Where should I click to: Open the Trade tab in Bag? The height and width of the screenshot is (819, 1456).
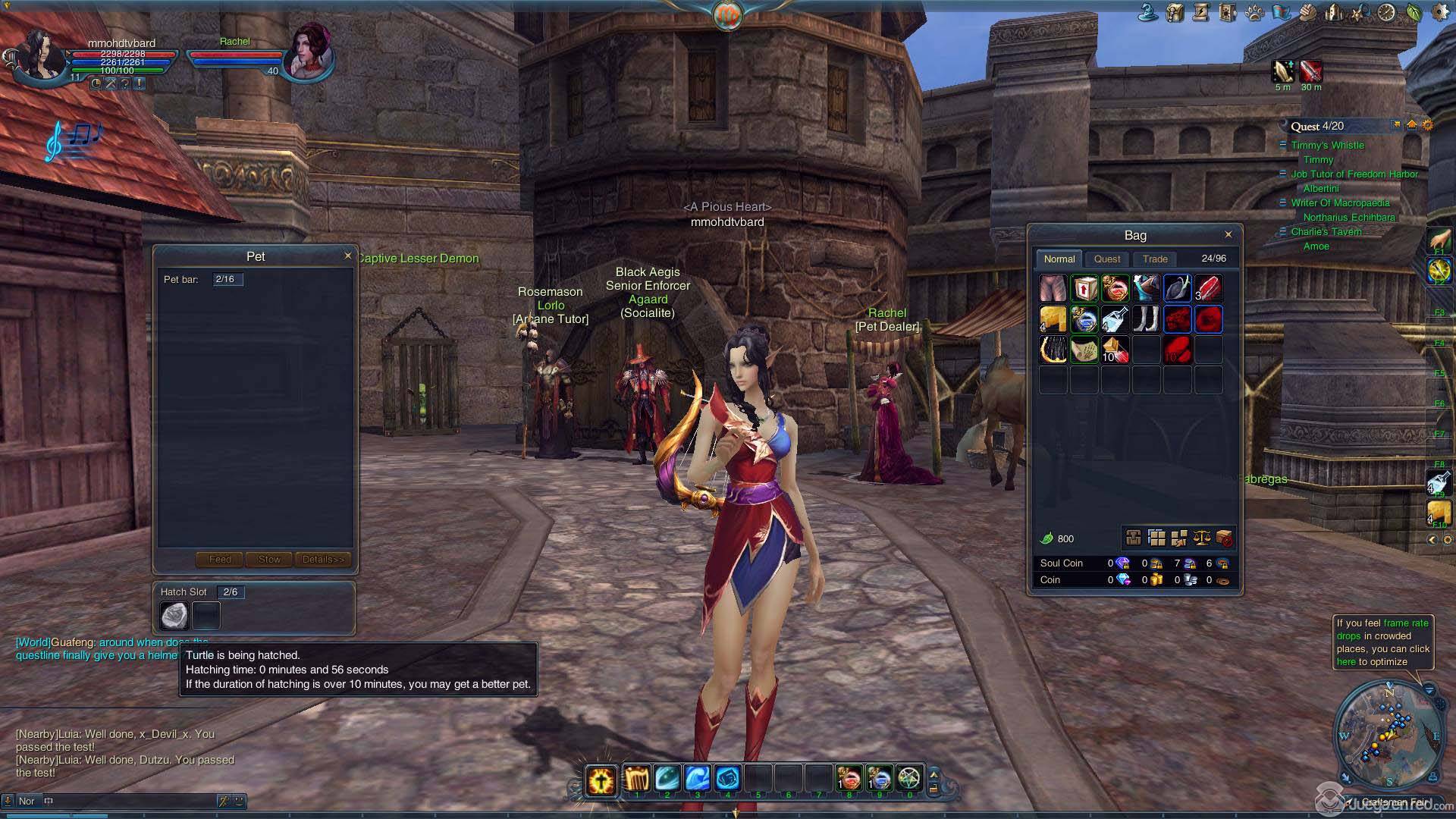(1155, 259)
